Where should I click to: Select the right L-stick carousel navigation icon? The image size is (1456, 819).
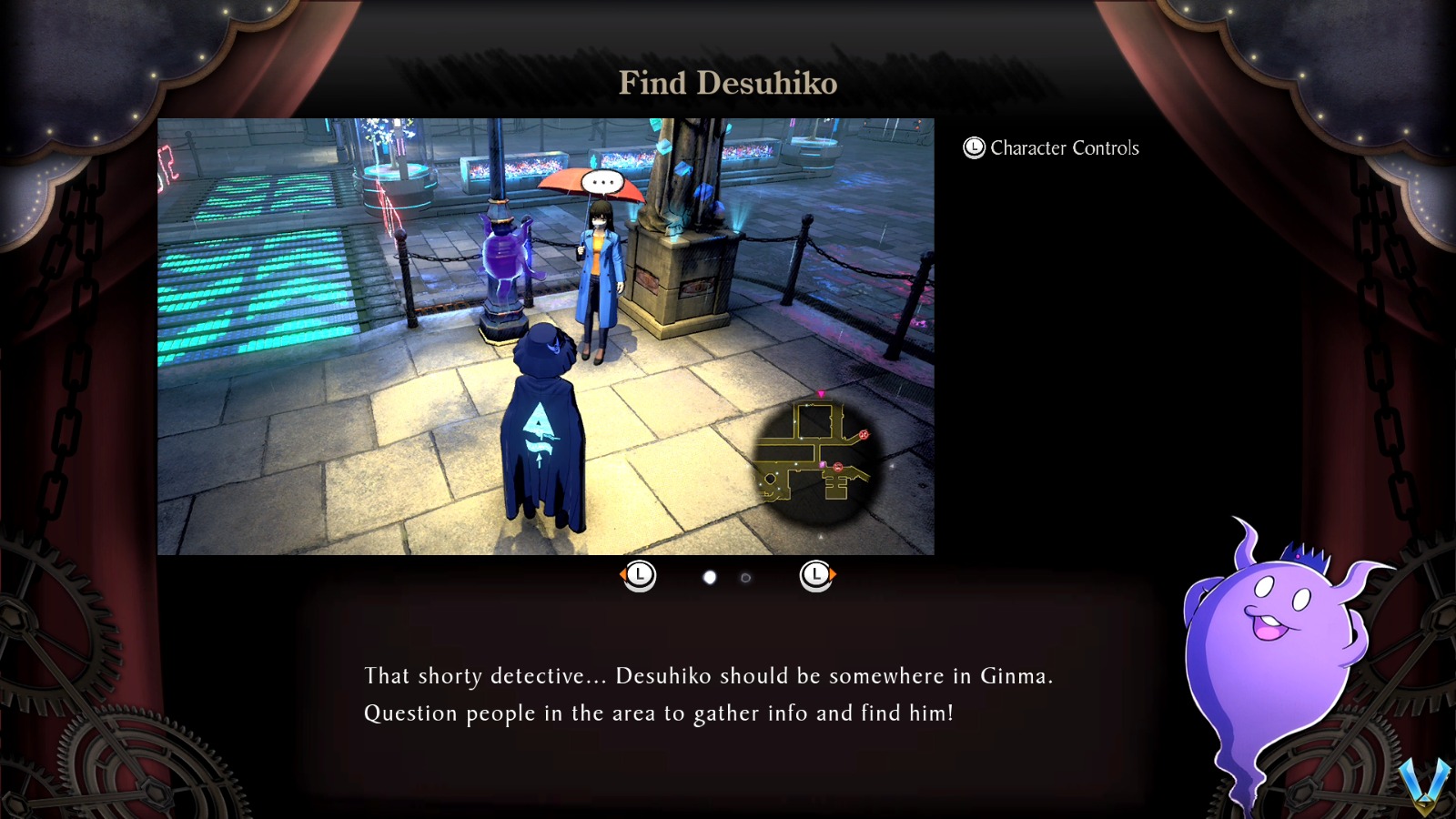[x=817, y=575]
